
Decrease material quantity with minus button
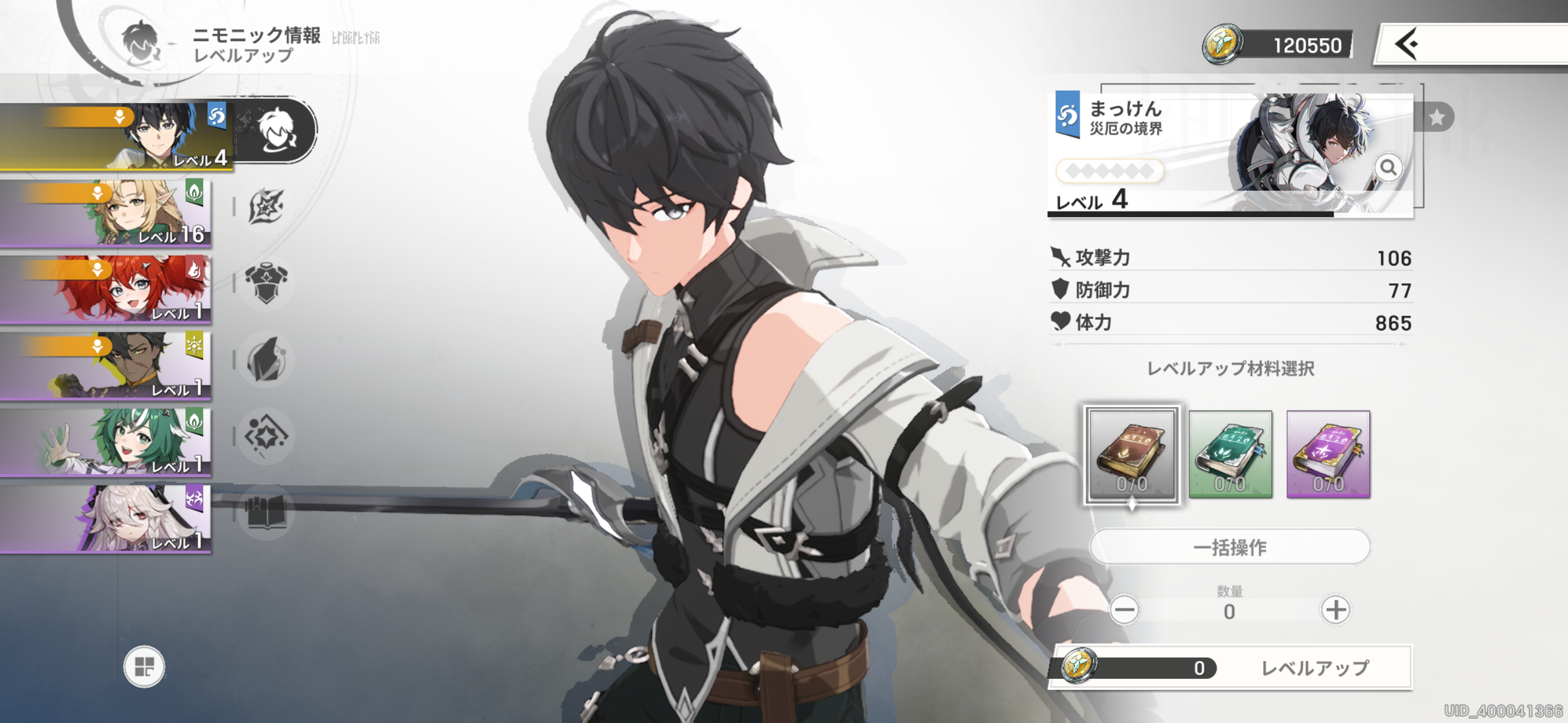click(x=1124, y=610)
